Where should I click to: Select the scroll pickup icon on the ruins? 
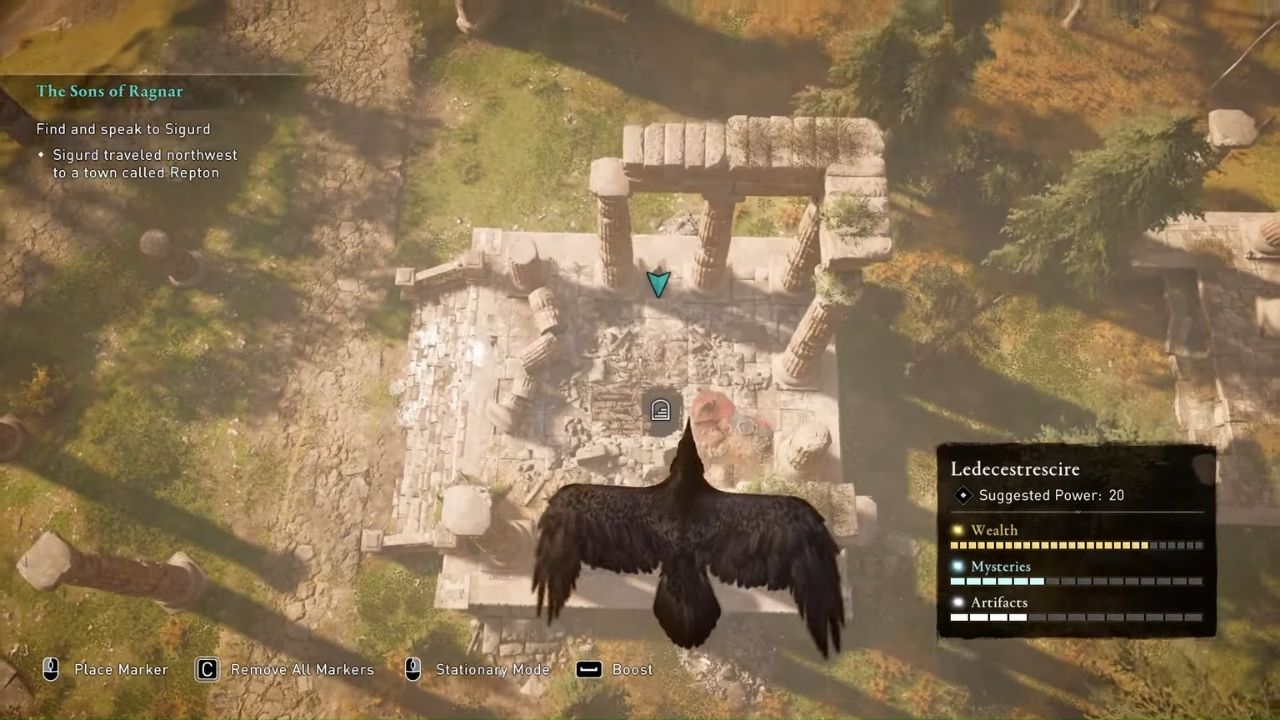pos(659,410)
